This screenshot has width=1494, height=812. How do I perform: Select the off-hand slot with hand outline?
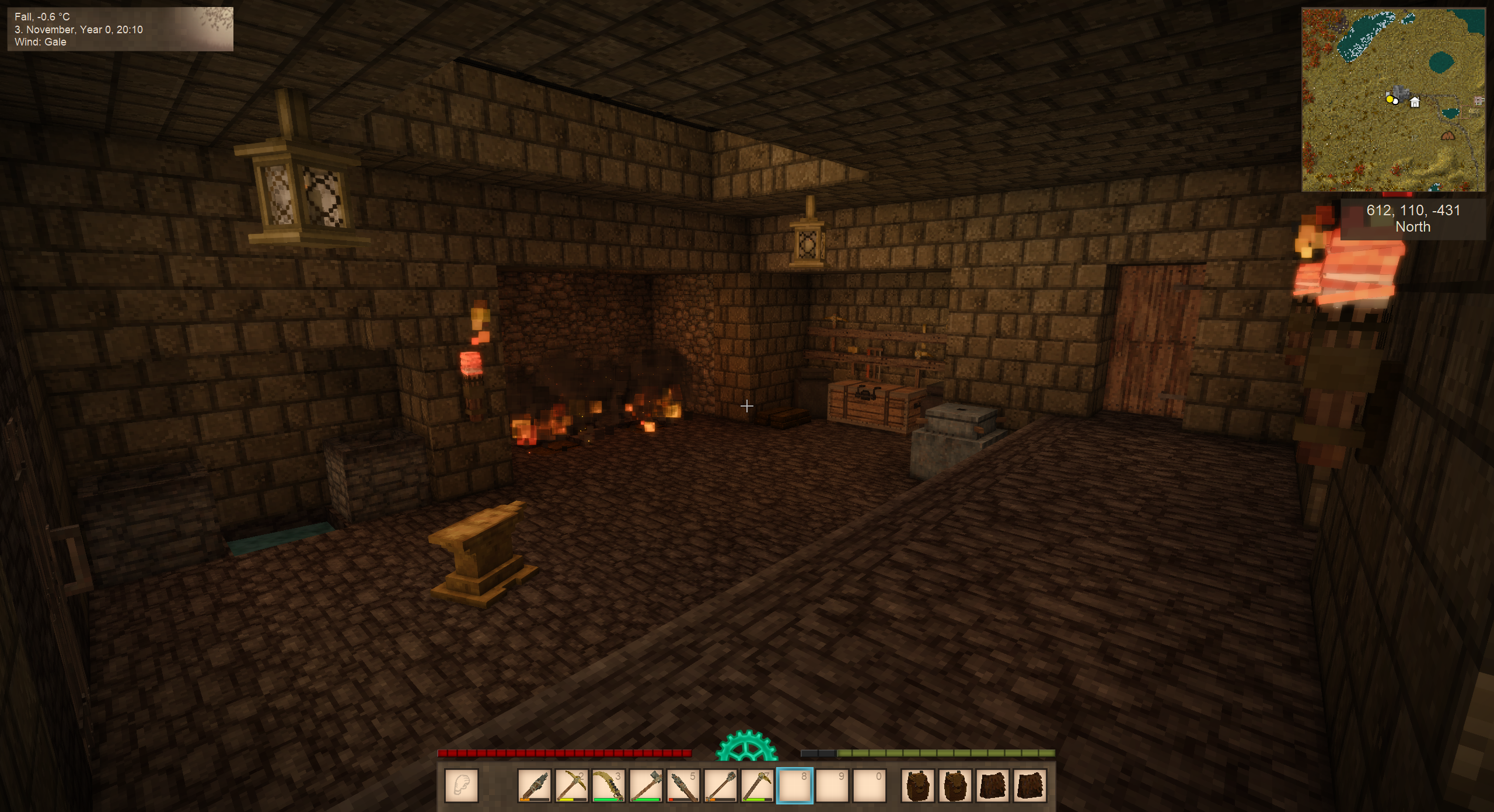(x=462, y=785)
